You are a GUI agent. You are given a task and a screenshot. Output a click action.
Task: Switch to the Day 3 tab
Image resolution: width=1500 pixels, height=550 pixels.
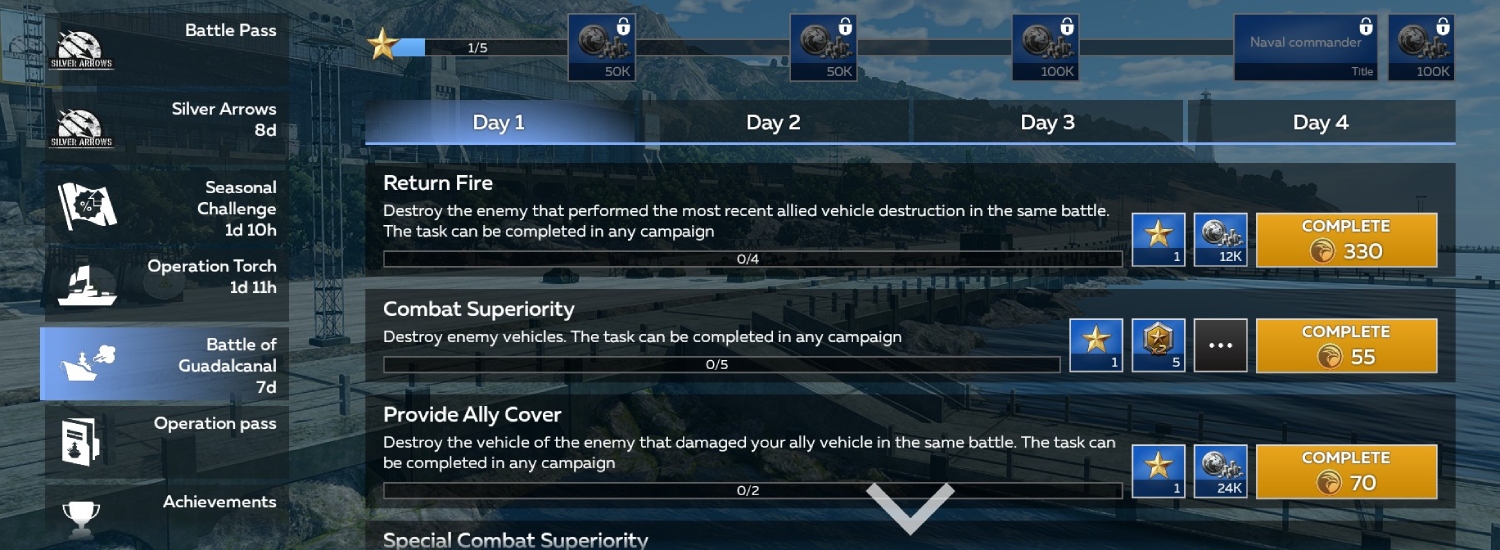click(1047, 123)
